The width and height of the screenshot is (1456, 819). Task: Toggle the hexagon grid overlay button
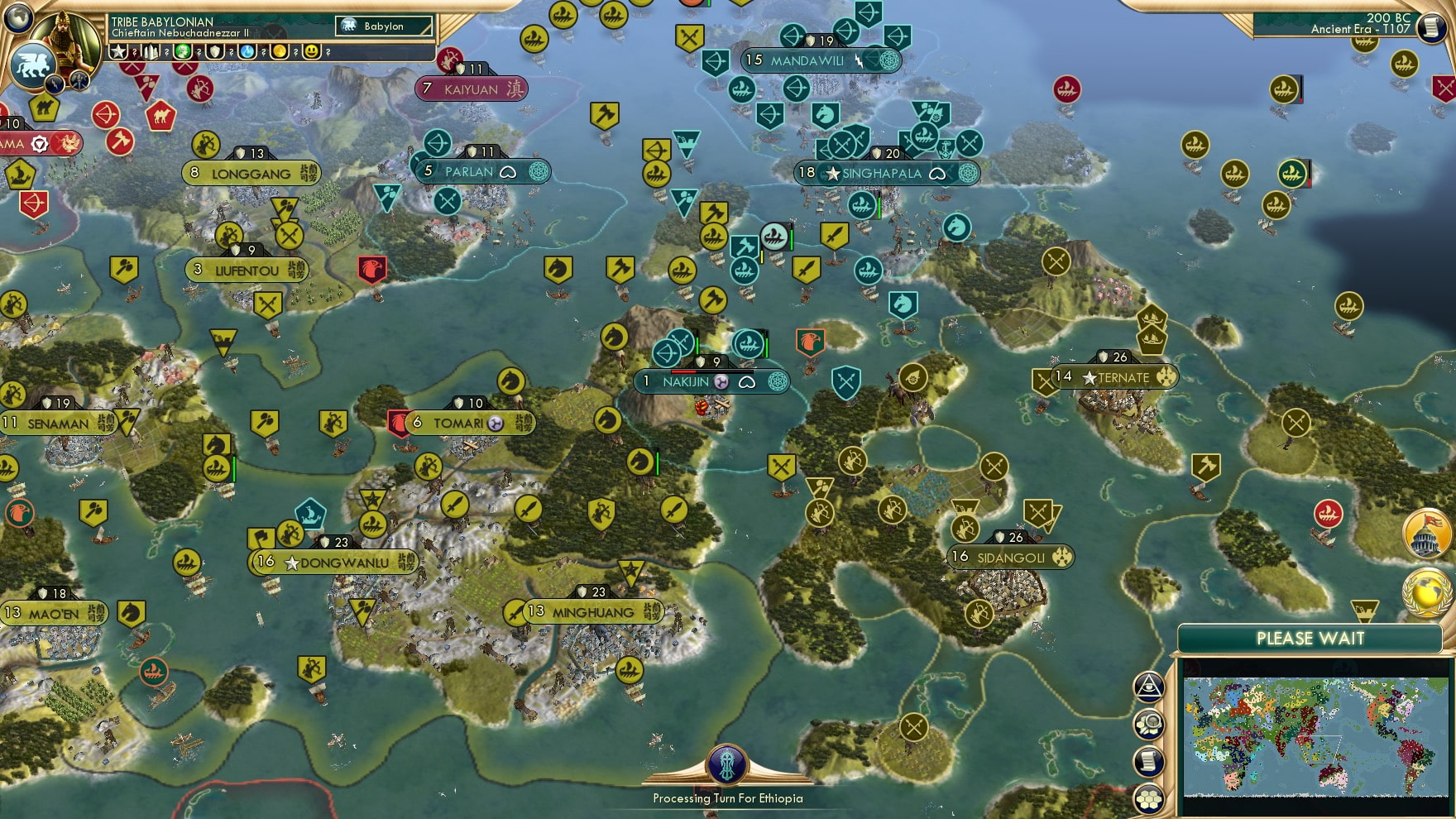pos(1148,797)
